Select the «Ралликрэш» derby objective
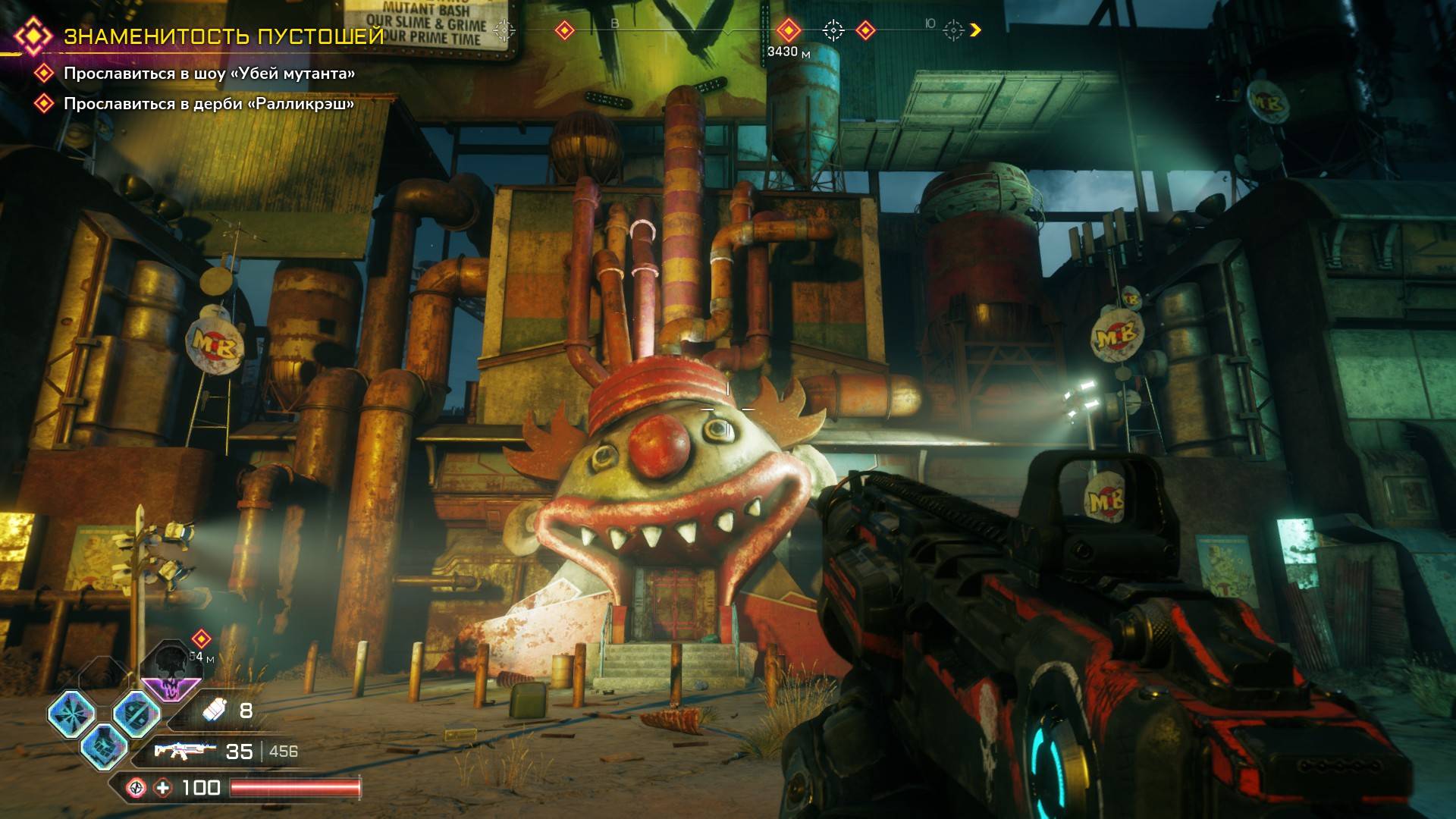Image resolution: width=1456 pixels, height=819 pixels. (x=209, y=103)
